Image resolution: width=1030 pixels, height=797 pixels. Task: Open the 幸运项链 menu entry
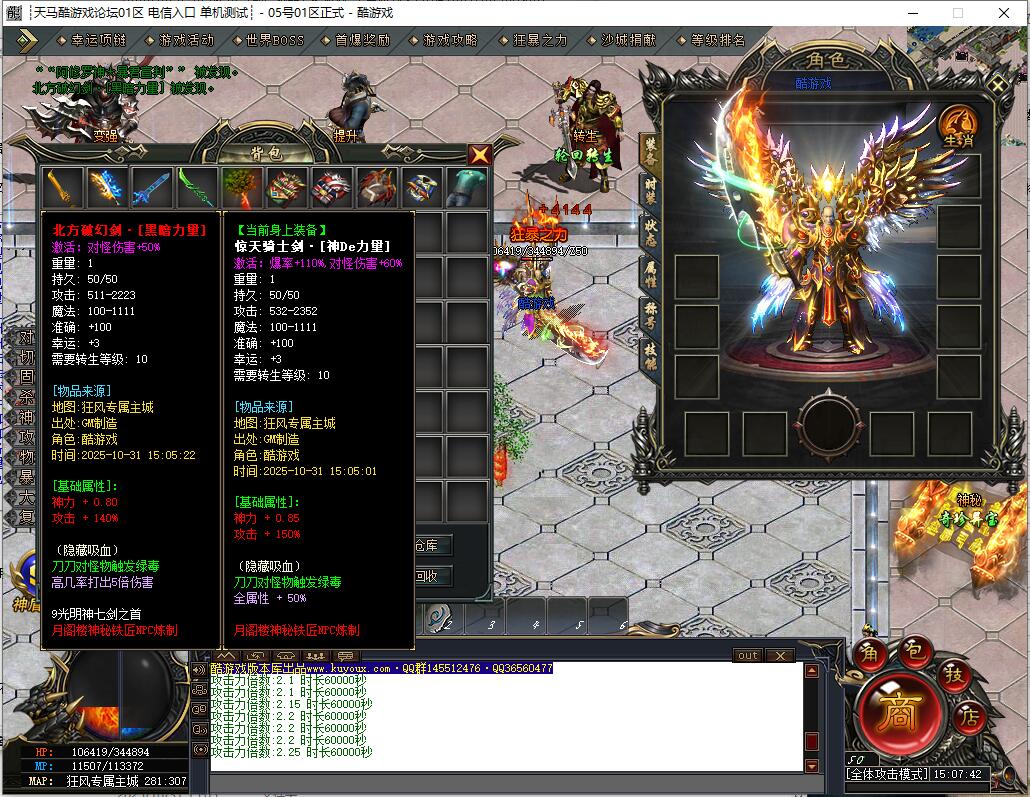tap(98, 41)
